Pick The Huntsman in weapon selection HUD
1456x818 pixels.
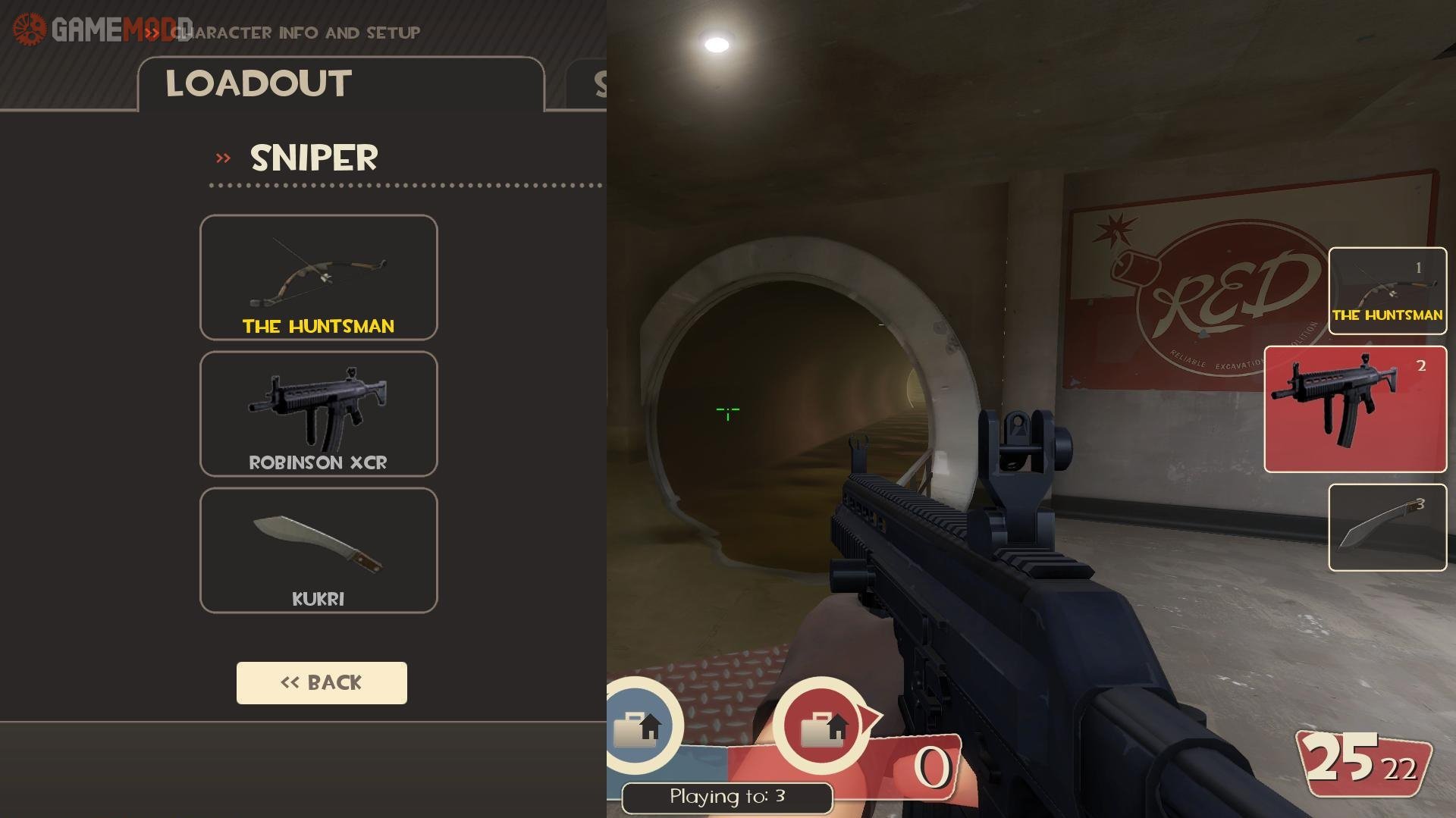(1387, 291)
